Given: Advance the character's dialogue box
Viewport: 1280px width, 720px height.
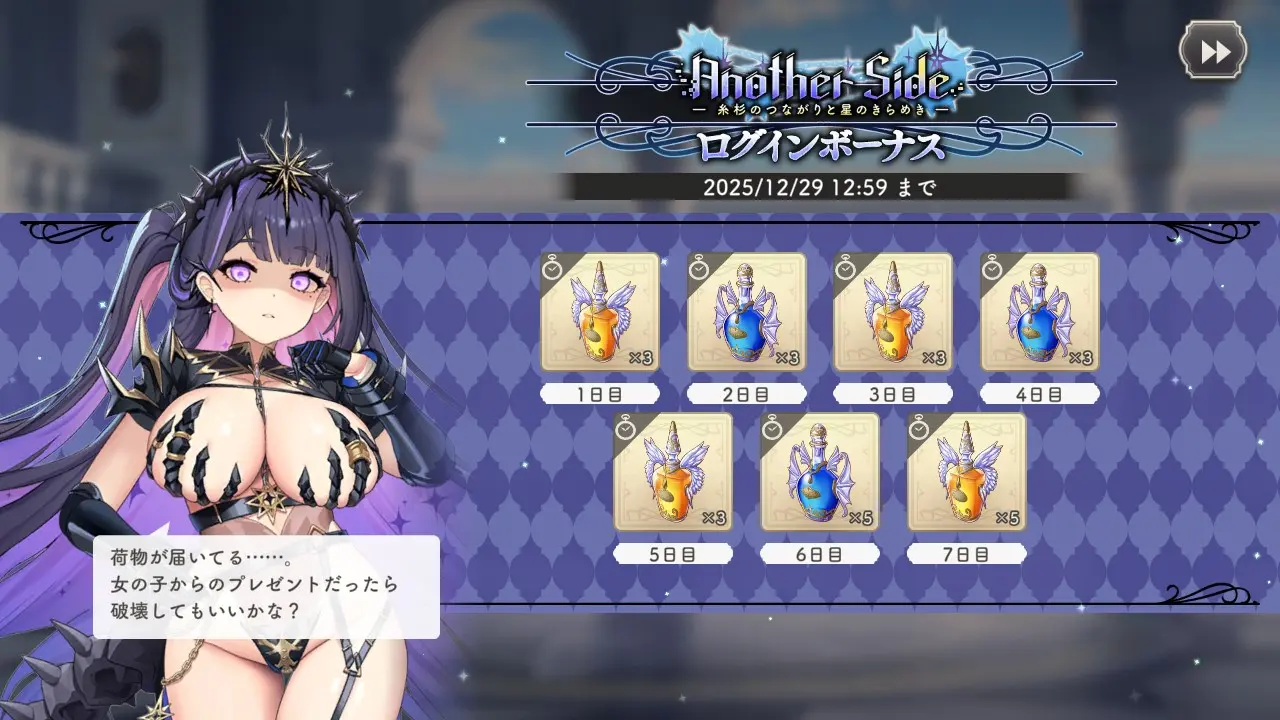Looking at the screenshot, I should pos(266,587).
